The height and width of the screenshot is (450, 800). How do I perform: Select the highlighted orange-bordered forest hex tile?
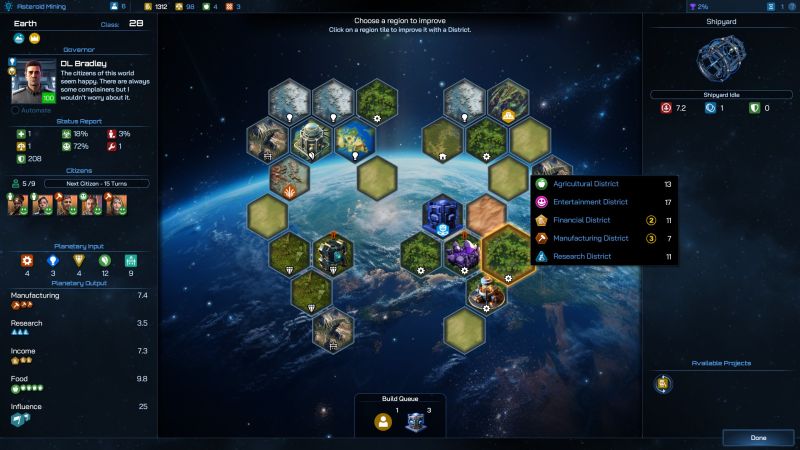coord(506,252)
